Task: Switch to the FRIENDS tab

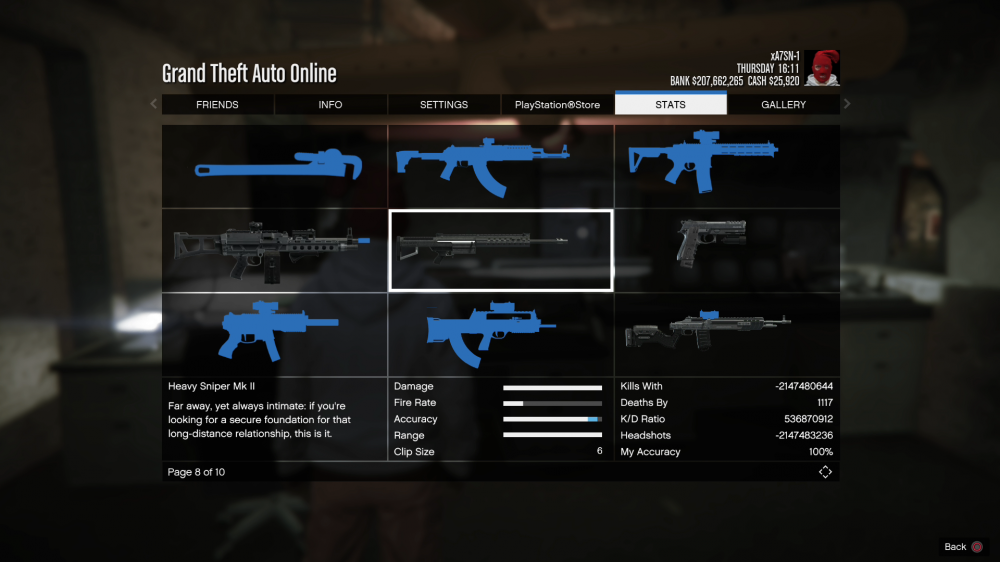Action: pyautogui.click(x=217, y=104)
